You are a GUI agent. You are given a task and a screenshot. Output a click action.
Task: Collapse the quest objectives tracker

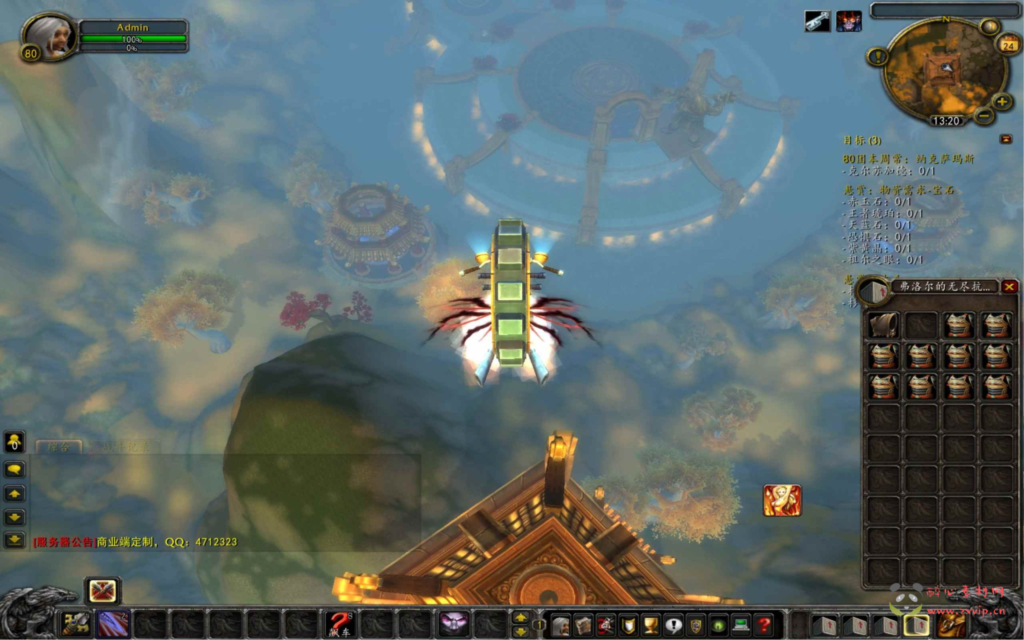pos(1005,139)
